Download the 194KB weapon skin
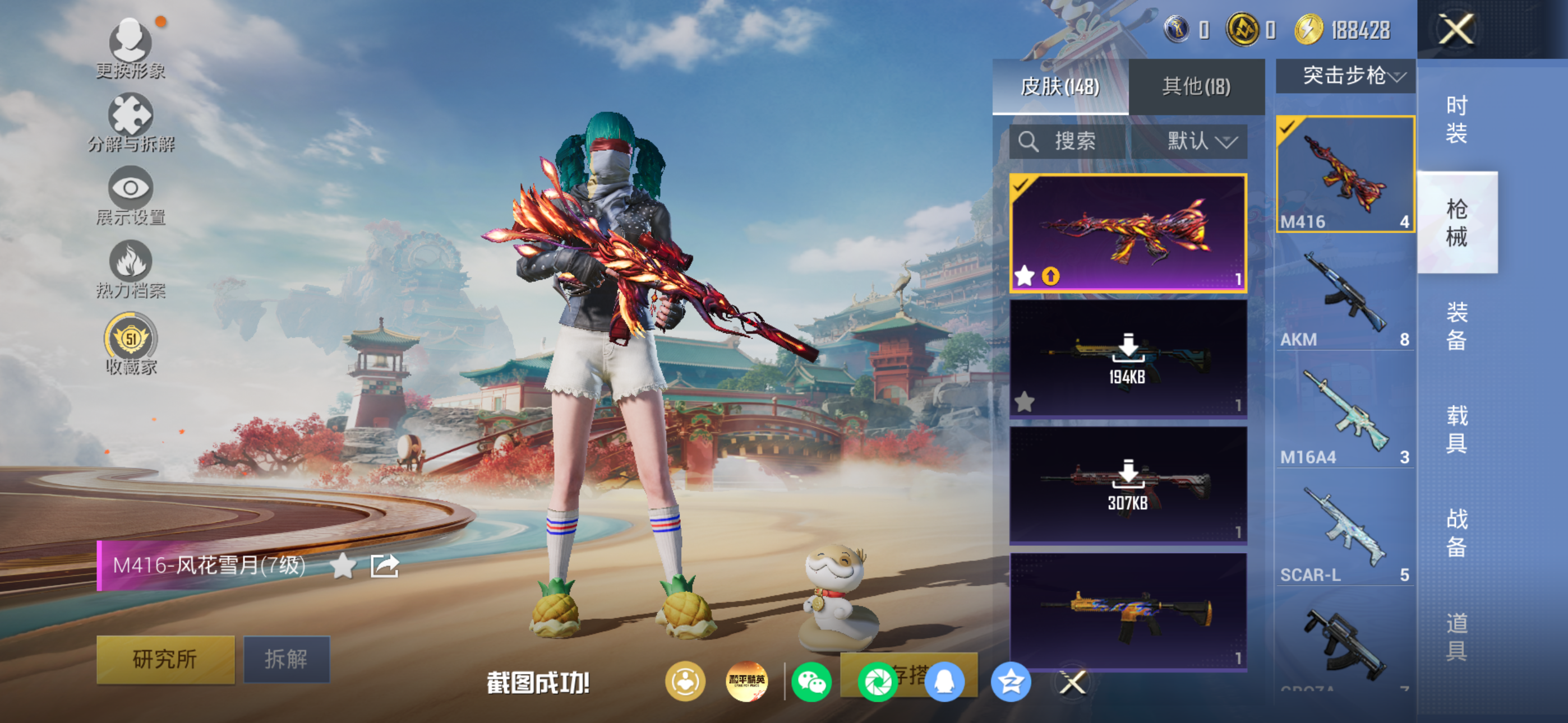The width and height of the screenshot is (1568, 723). [1127, 359]
